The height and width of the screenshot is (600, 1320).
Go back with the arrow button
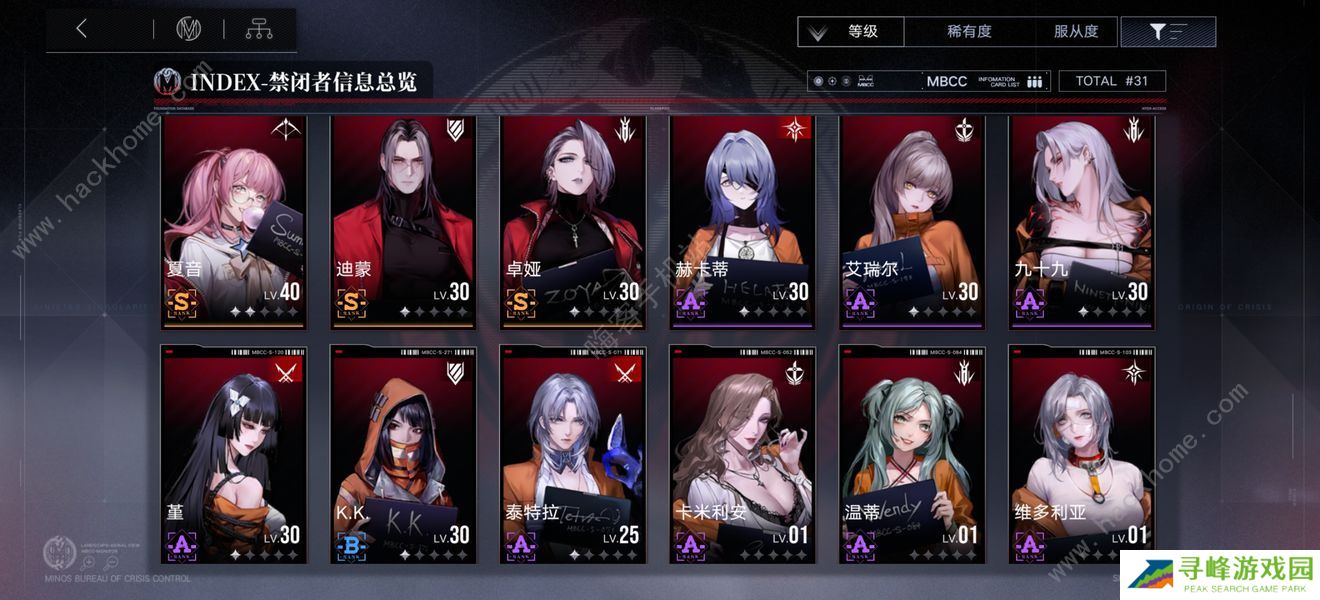coord(82,30)
